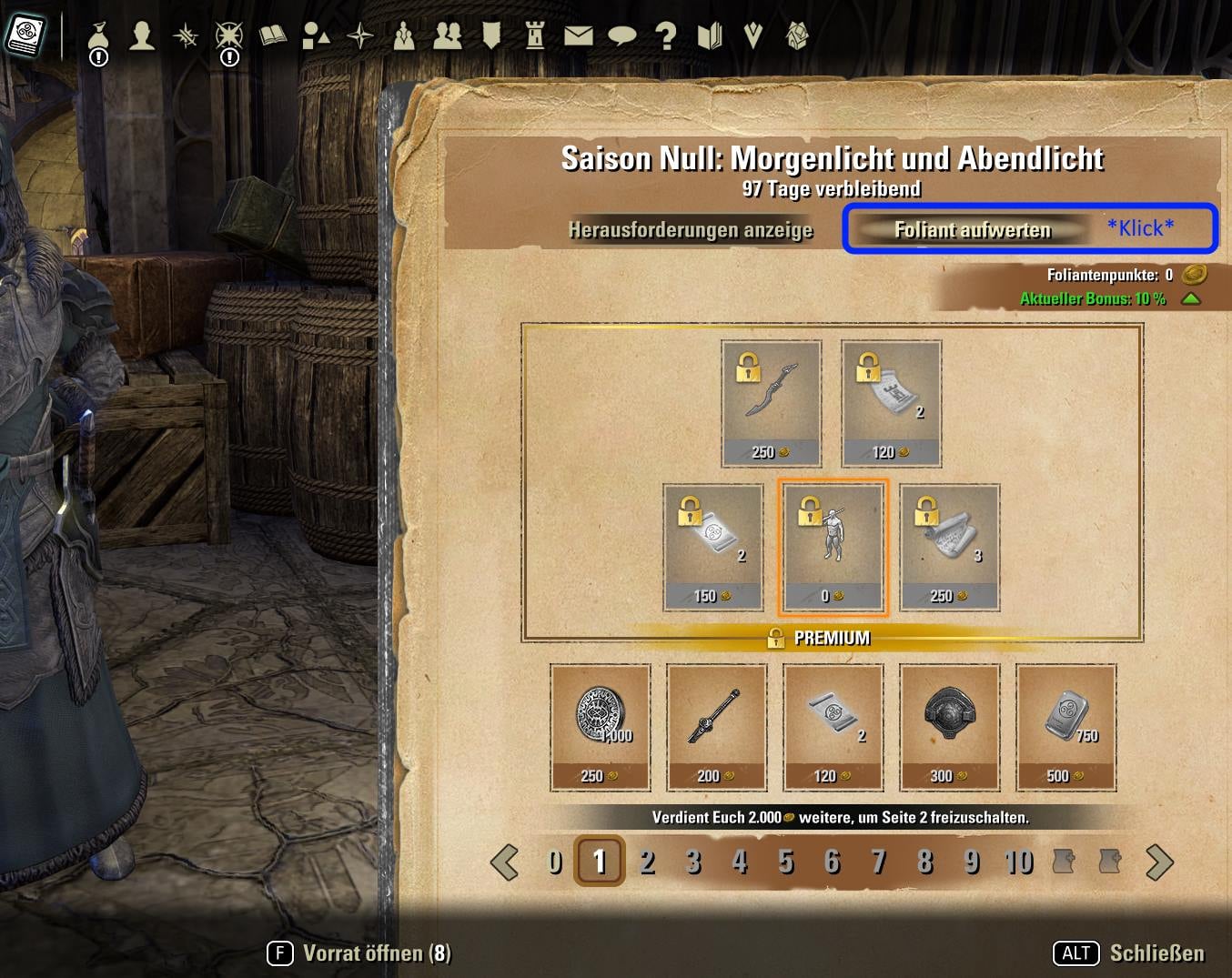Select the locked curved sword reward
The height and width of the screenshot is (978, 1232).
tap(772, 403)
